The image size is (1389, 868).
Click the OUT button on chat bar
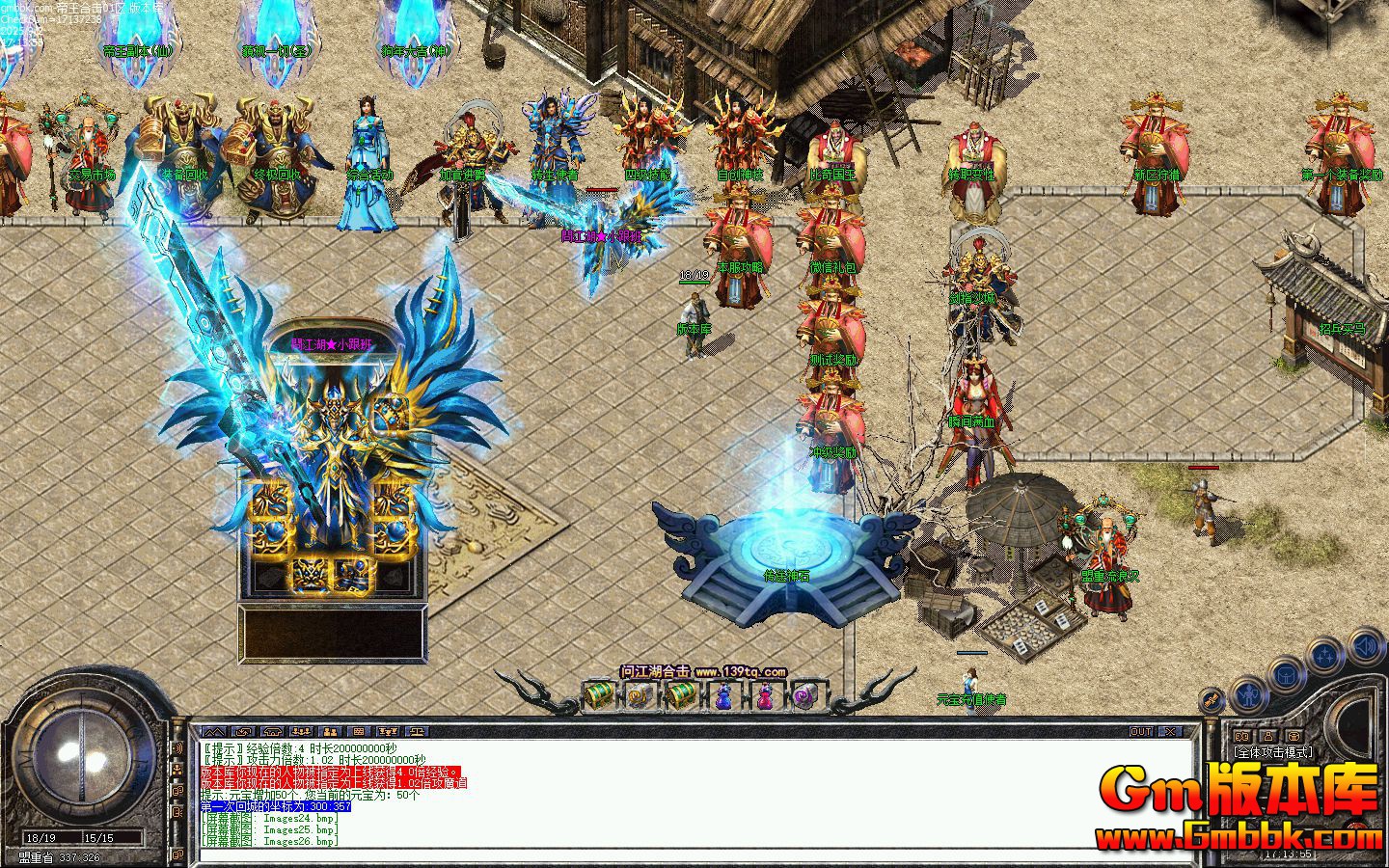point(1141,731)
